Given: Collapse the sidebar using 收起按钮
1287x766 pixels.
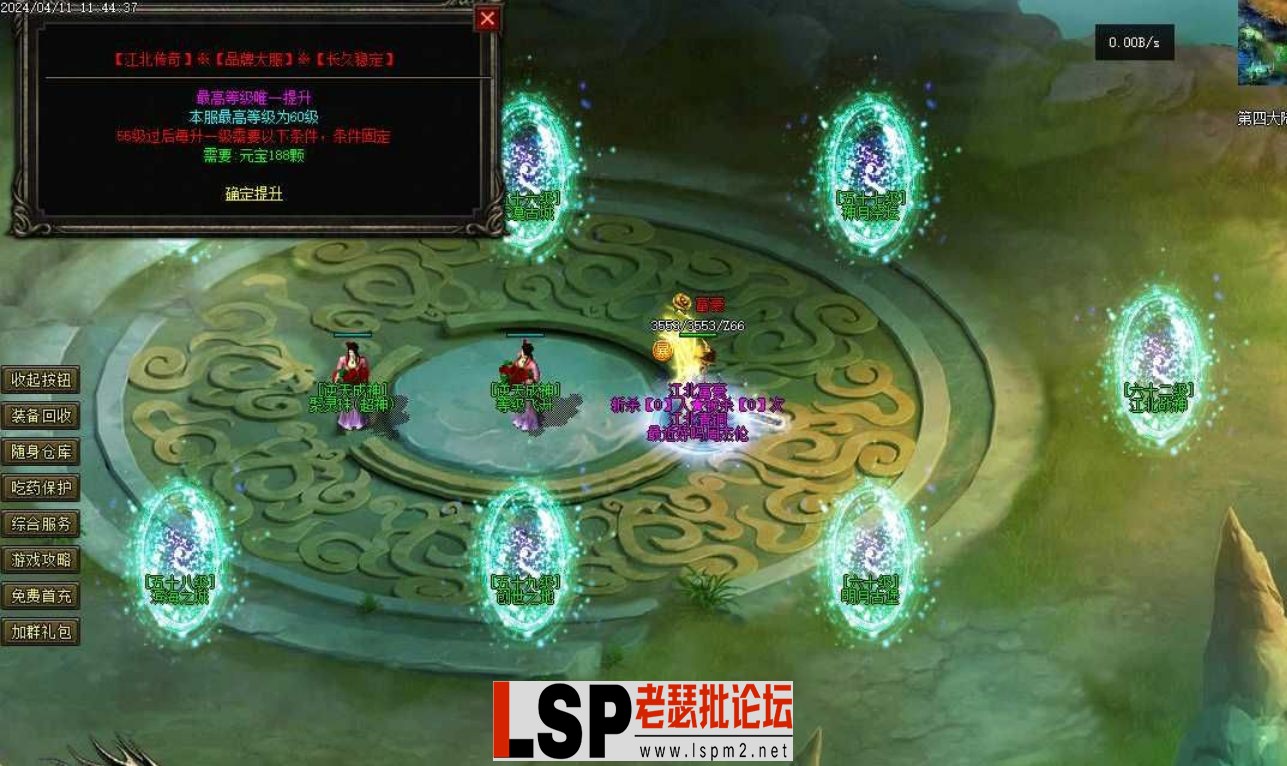Looking at the screenshot, I should pos(41,380).
